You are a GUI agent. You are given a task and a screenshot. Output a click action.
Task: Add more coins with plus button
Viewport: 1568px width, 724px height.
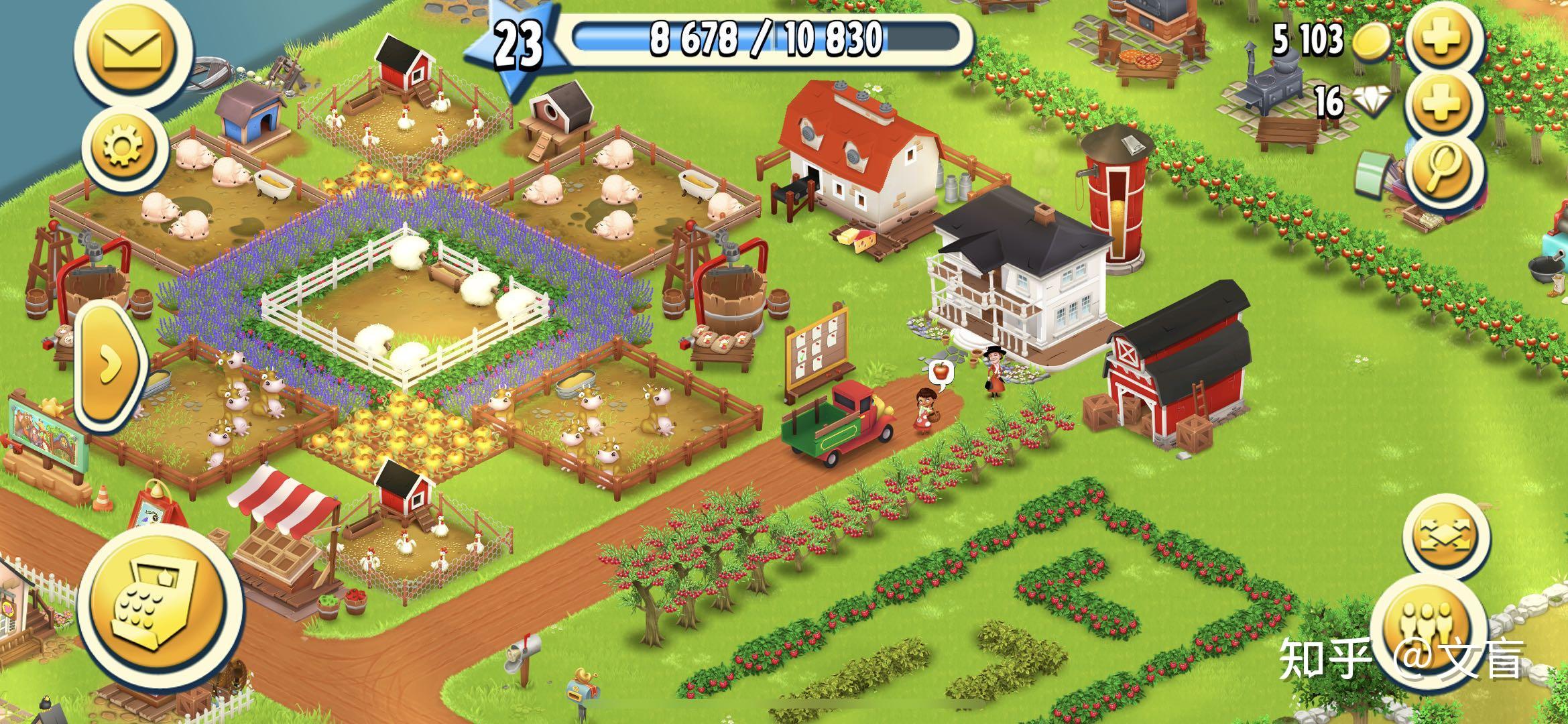[1442, 39]
